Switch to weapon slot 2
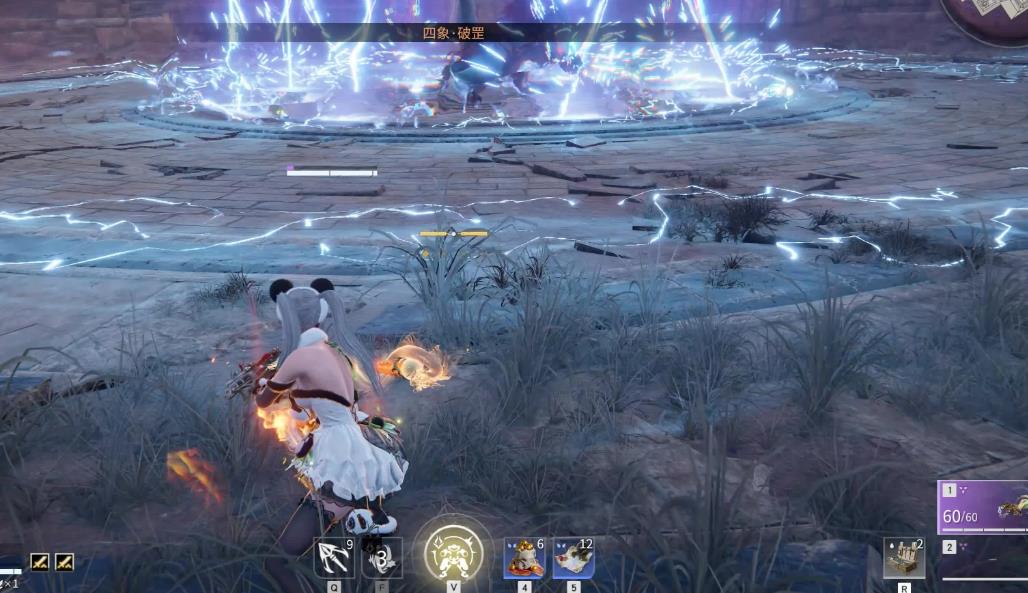 (x=983, y=558)
